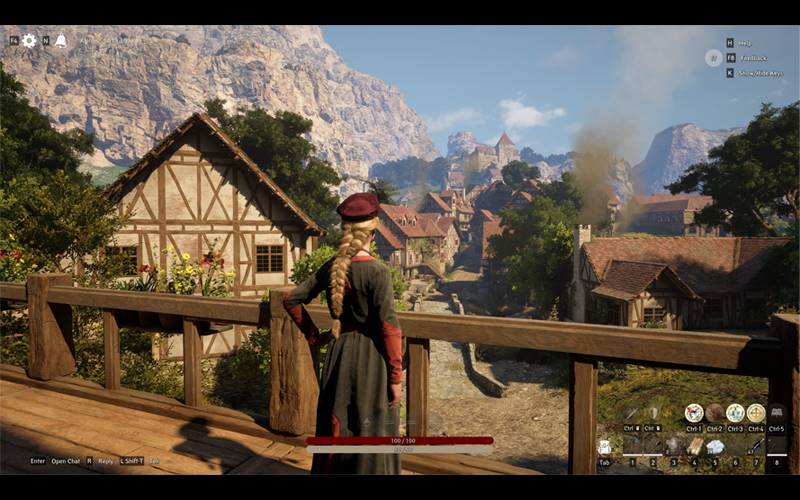This screenshot has height=500, width=800.
Task: Select the wooden planks hotbar slot
Action: pos(695,446)
